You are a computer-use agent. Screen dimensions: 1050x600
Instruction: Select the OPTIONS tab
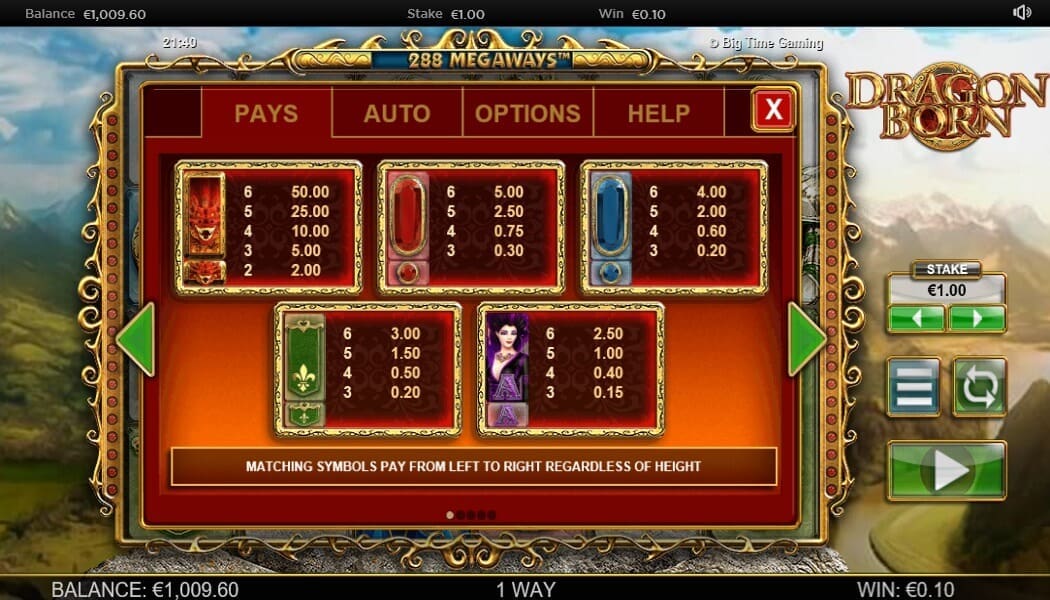coord(527,113)
